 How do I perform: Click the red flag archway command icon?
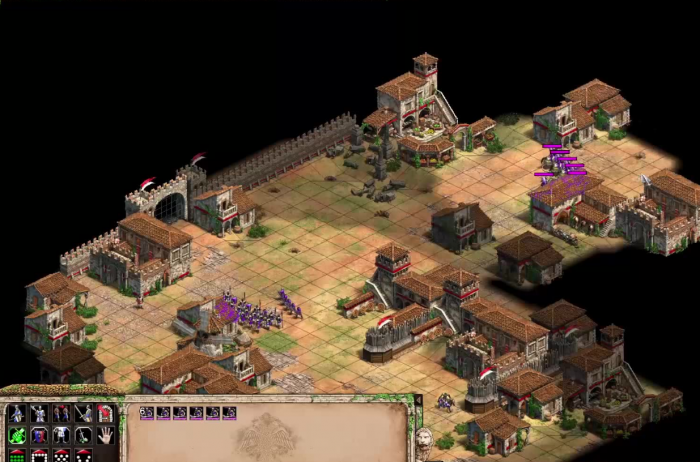click(104, 414)
